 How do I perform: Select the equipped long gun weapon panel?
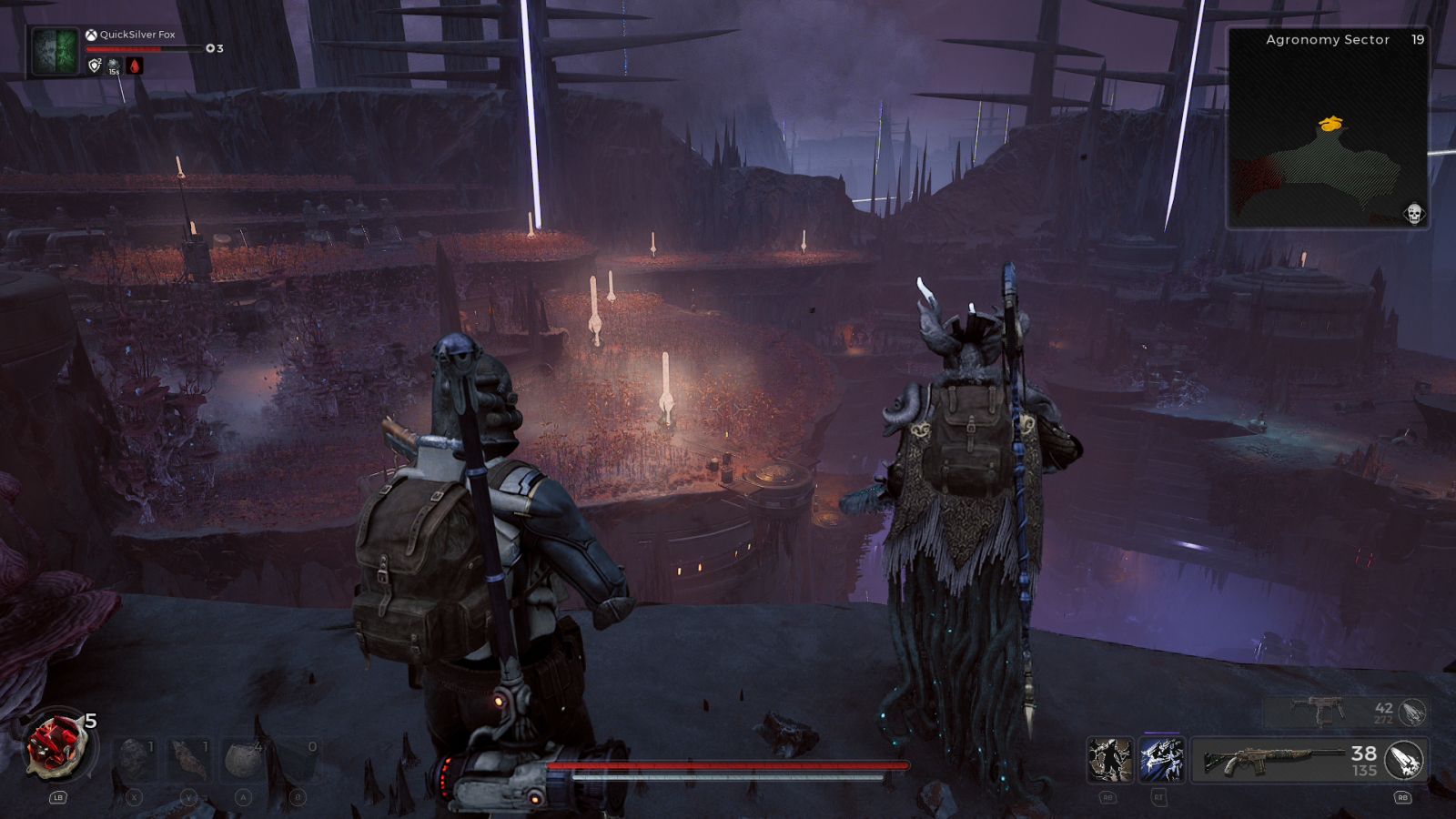[x=1274, y=760]
